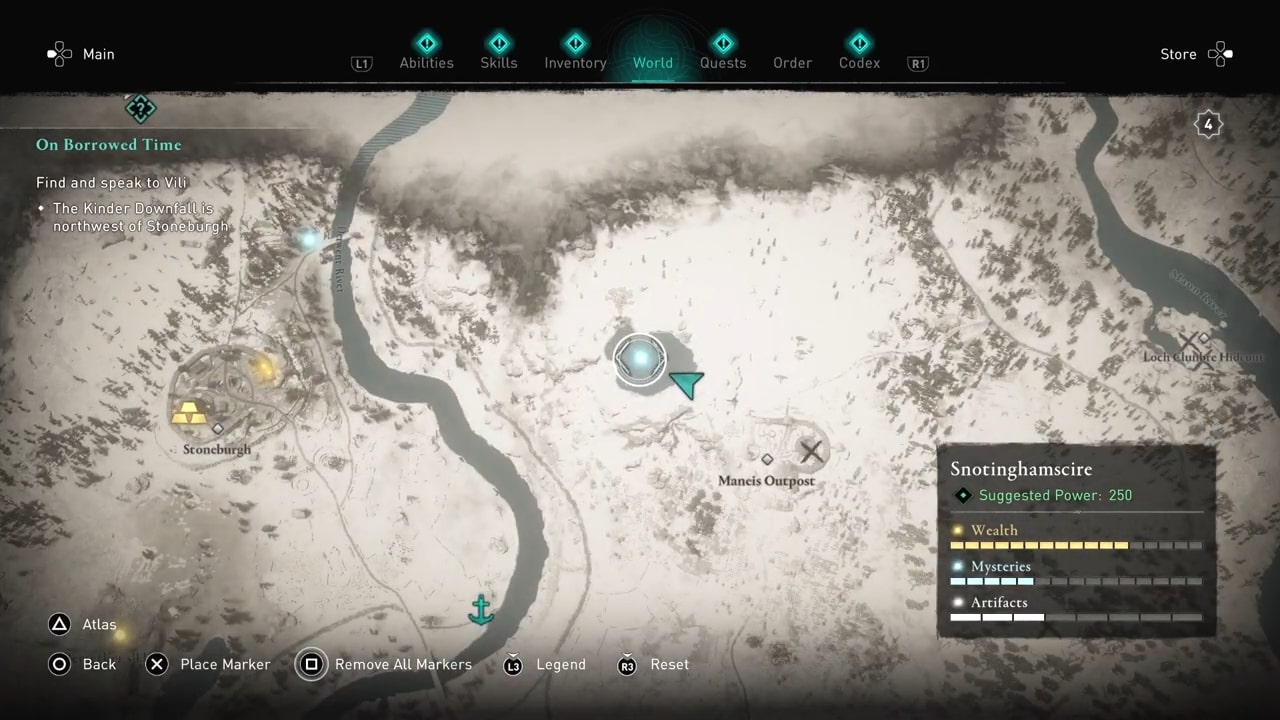This screenshot has height=720, width=1280.
Task: Select the On Borrowed Time quest tracker
Action: (x=109, y=145)
